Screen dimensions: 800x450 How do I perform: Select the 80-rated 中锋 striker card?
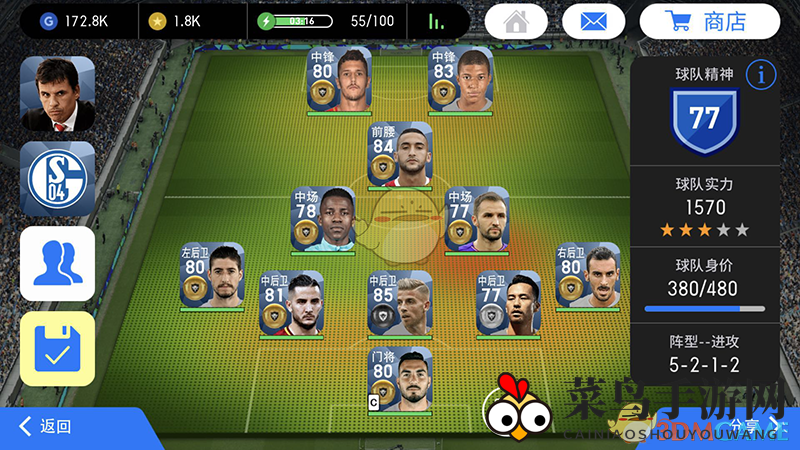(339, 79)
